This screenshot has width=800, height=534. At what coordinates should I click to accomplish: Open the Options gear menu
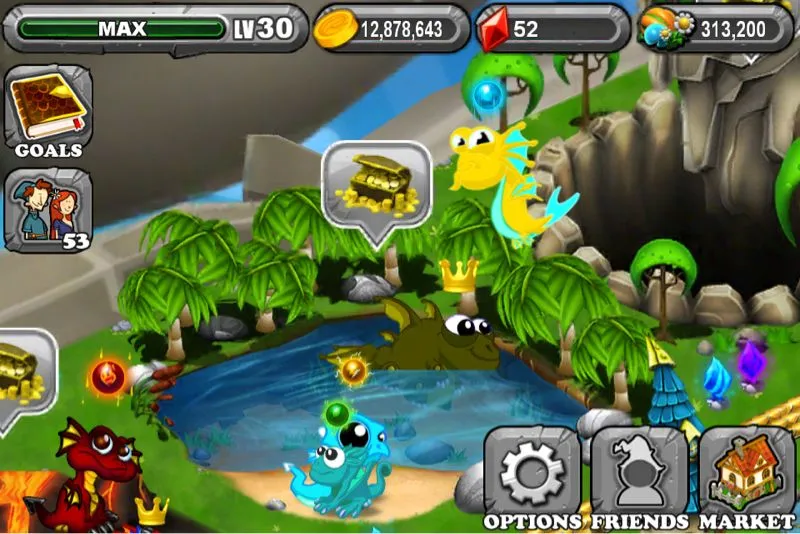pos(532,473)
